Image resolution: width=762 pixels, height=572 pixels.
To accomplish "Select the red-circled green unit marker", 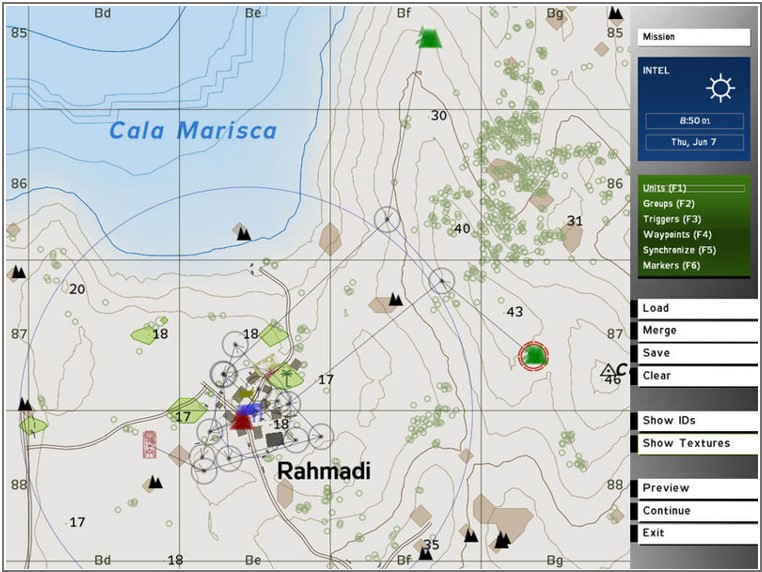I will click(x=535, y=355).
